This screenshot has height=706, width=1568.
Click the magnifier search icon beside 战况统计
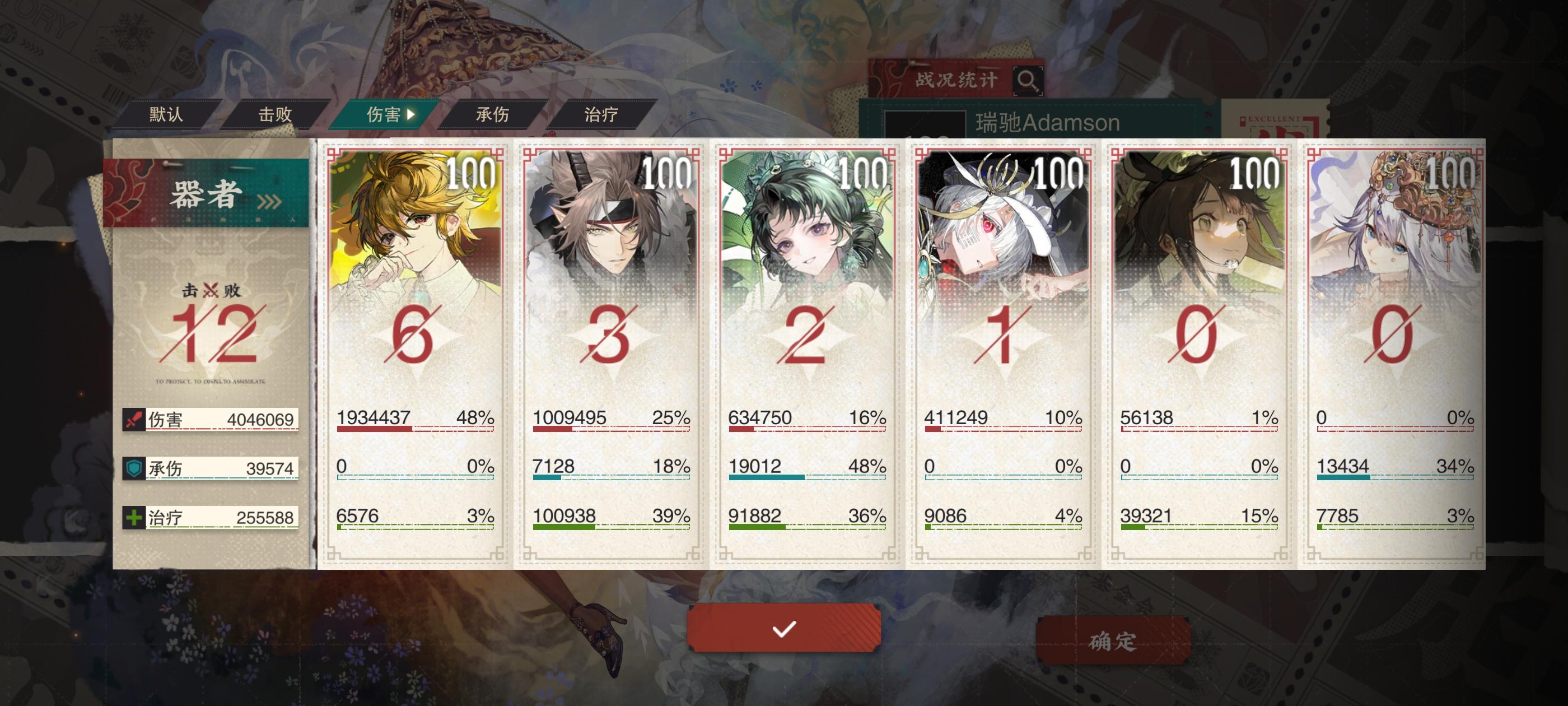[x=1028, y=80]
